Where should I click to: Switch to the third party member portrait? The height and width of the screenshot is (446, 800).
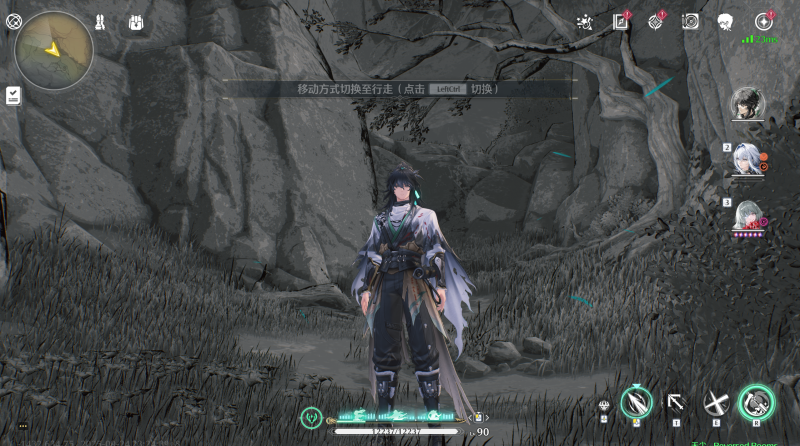(746, 215)
